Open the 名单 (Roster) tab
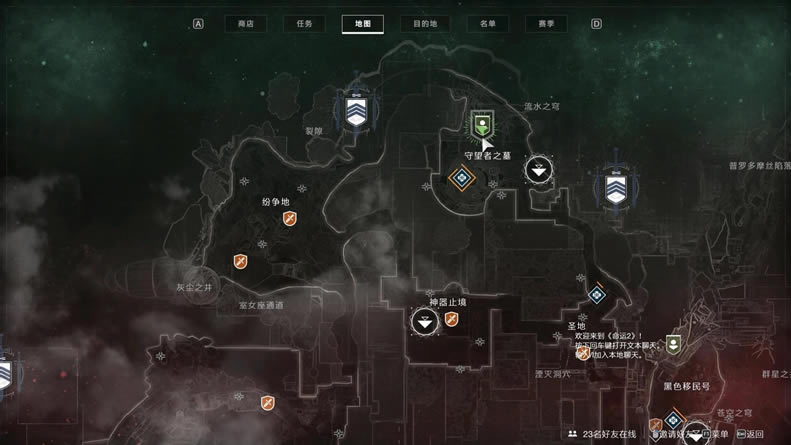The height and width of the screenshot is (445, 791). click(487, 24)
